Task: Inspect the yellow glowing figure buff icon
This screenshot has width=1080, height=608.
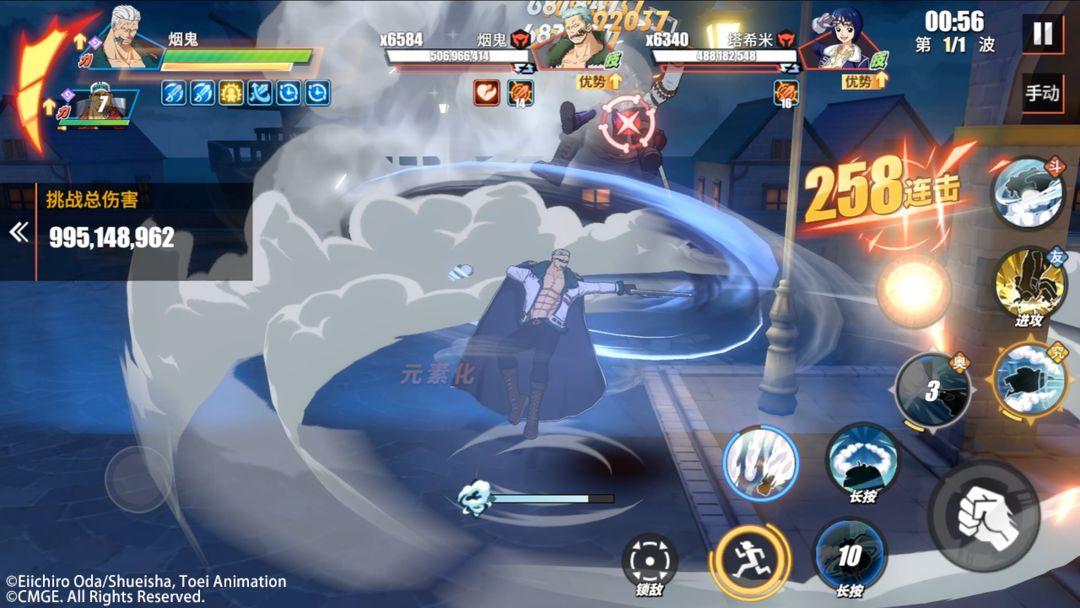Action: (x=231, y=93)
